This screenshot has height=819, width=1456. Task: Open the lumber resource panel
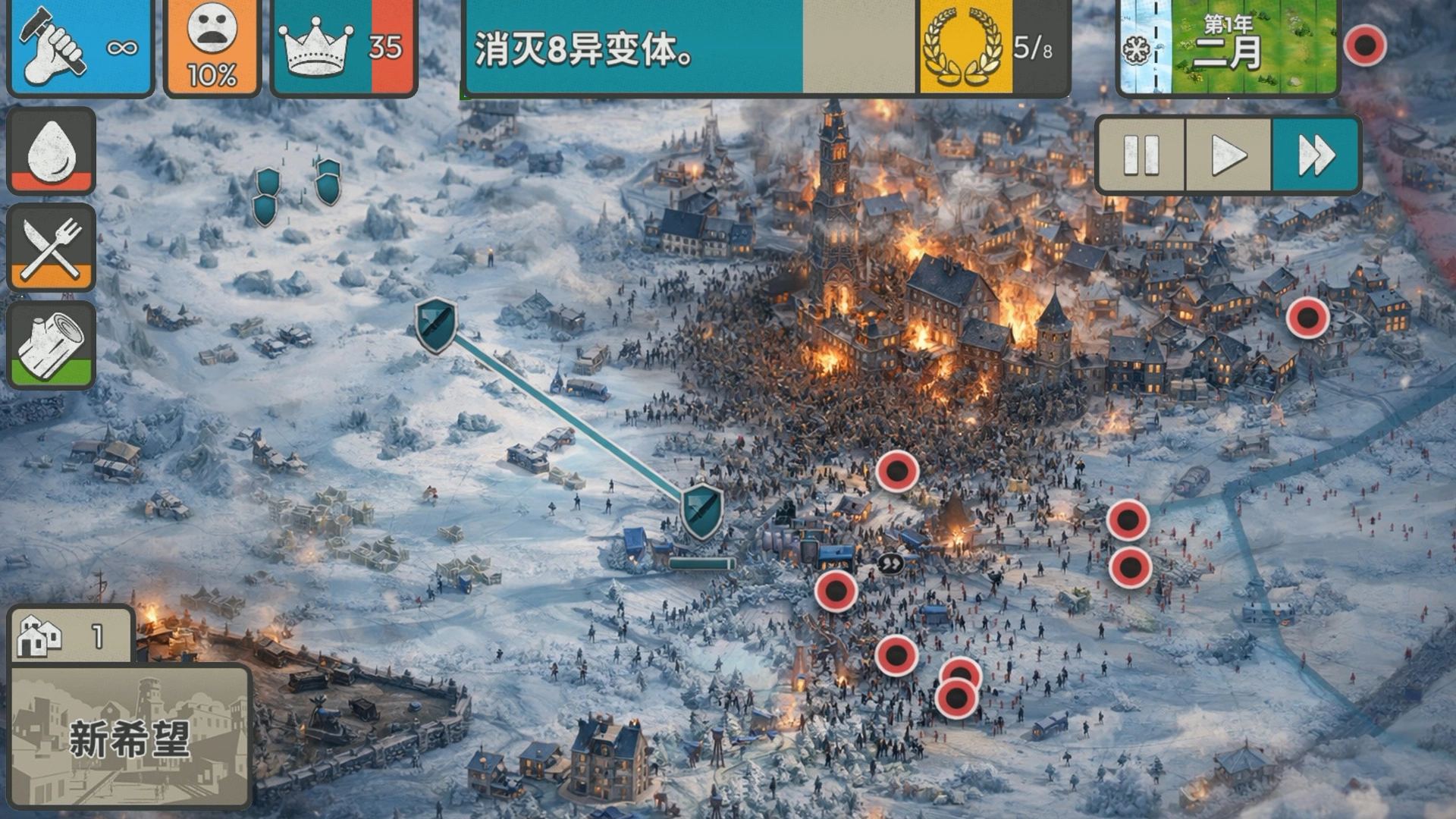coord(50,345)
